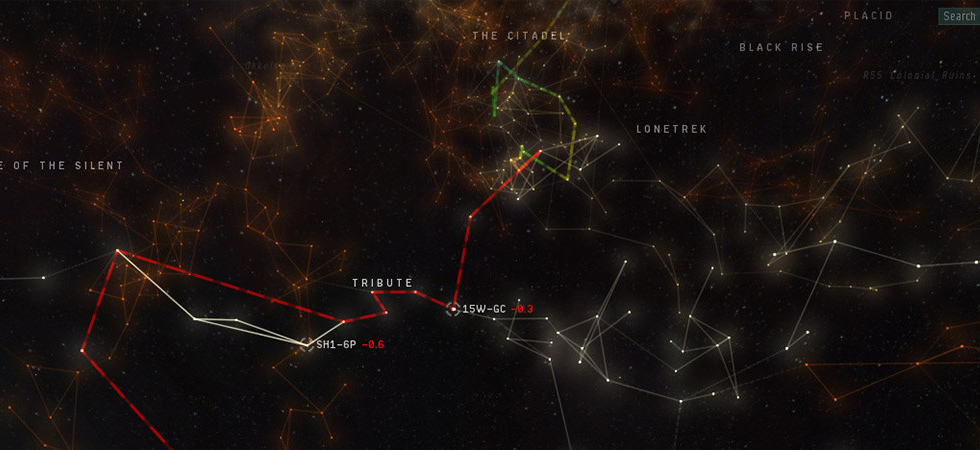Select The Citadel region label
980x450 pixels.
(519, 36)
